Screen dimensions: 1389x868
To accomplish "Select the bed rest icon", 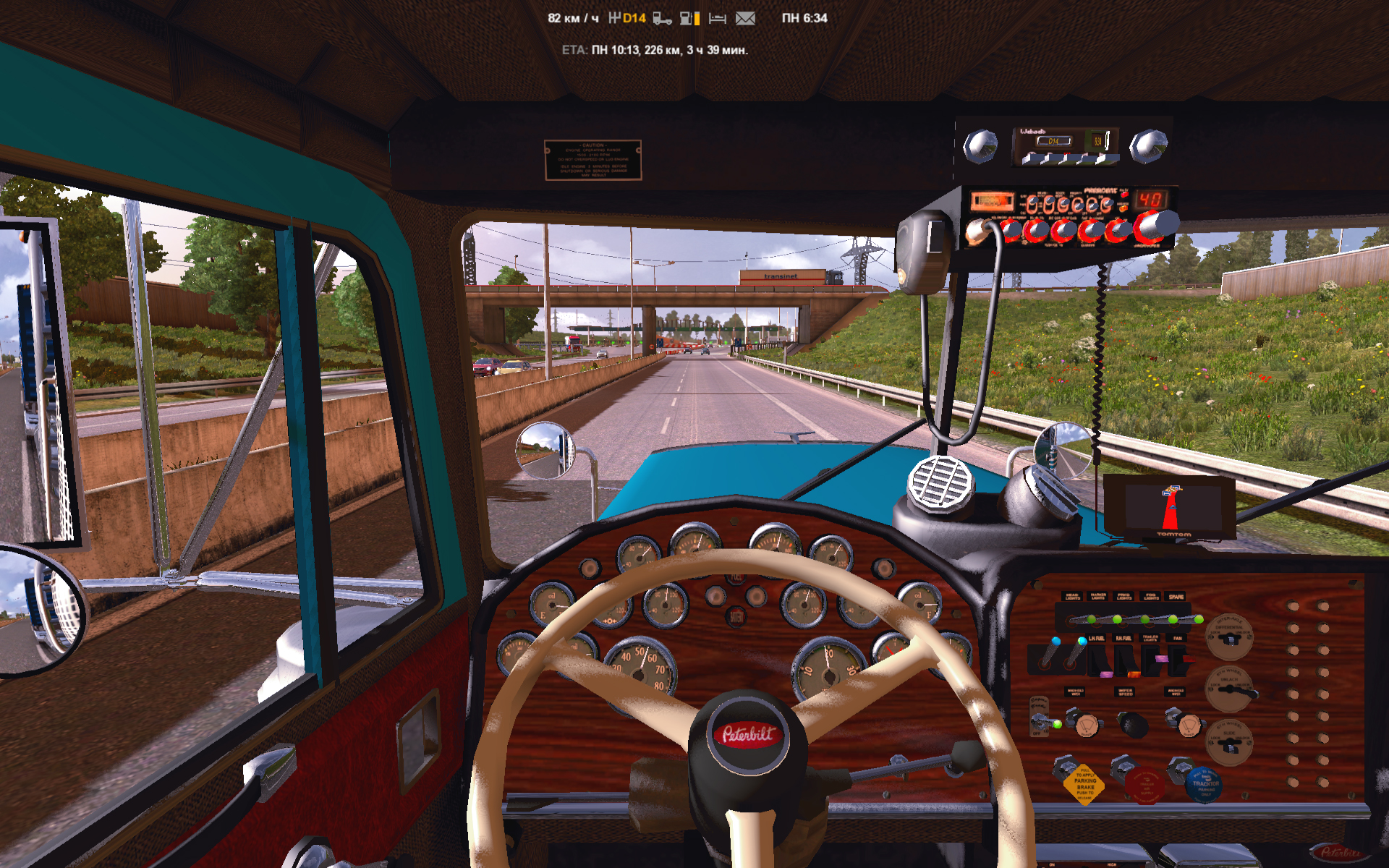I will click(x=717, y=18).
